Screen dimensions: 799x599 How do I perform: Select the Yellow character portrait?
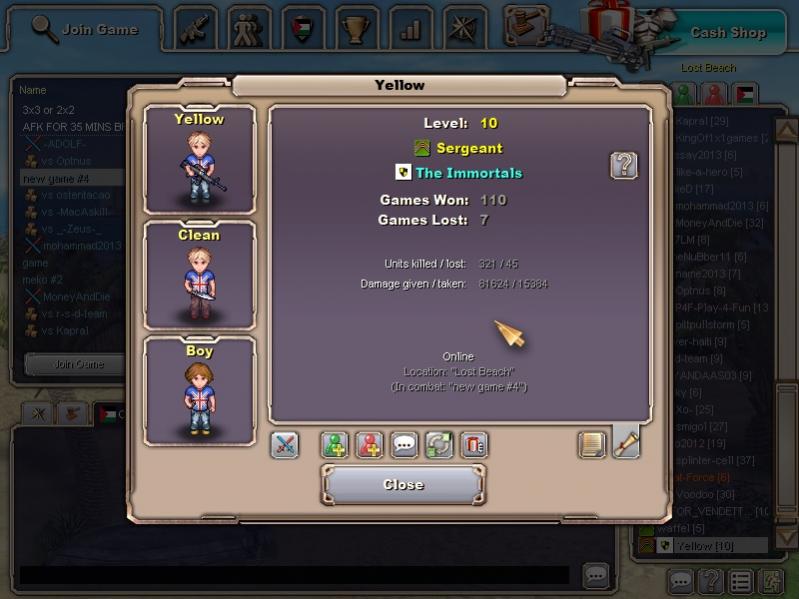(x=199, y=159)
